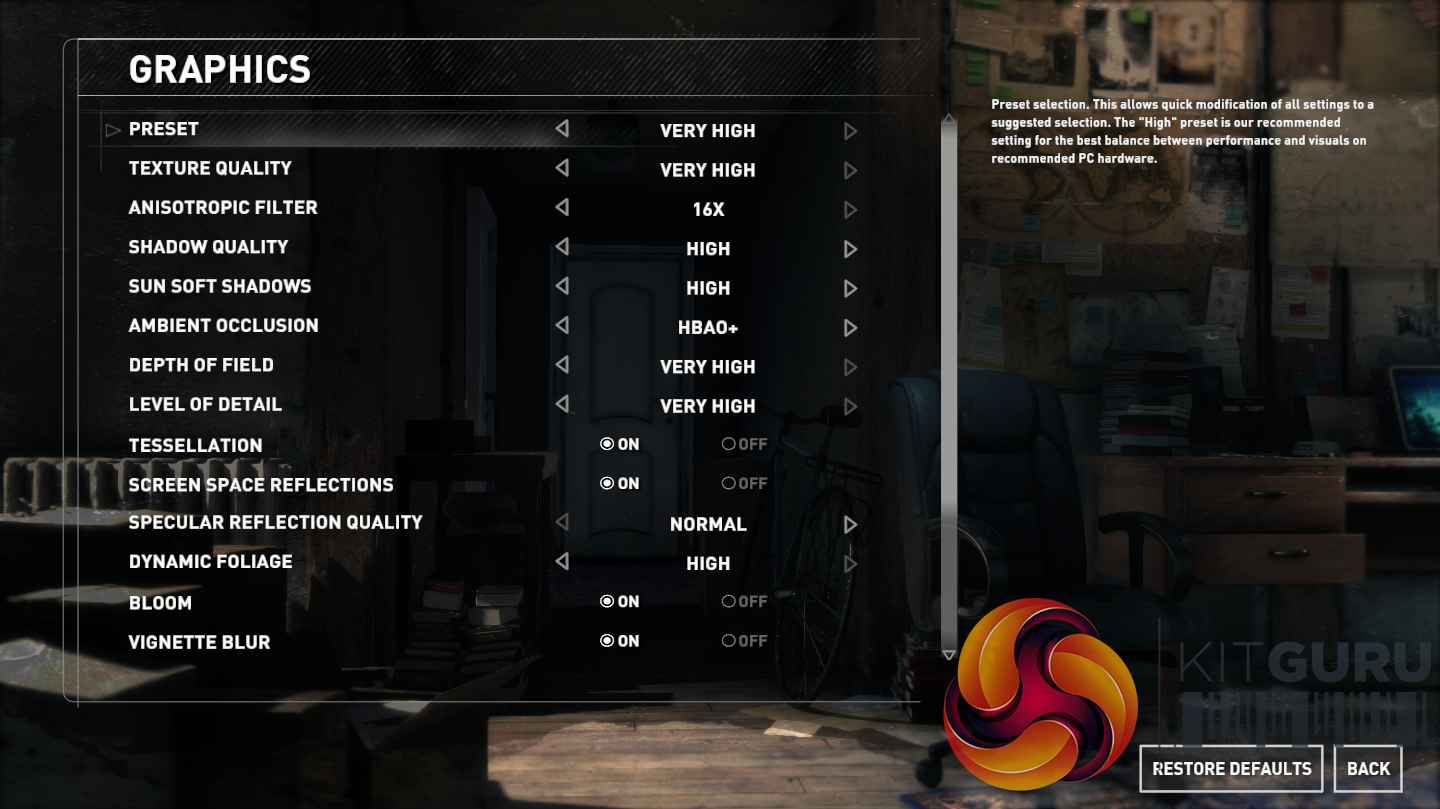Decrease Texture Quality using left arrow
This screenshot has width=1440, height=809.
(562, 168)
